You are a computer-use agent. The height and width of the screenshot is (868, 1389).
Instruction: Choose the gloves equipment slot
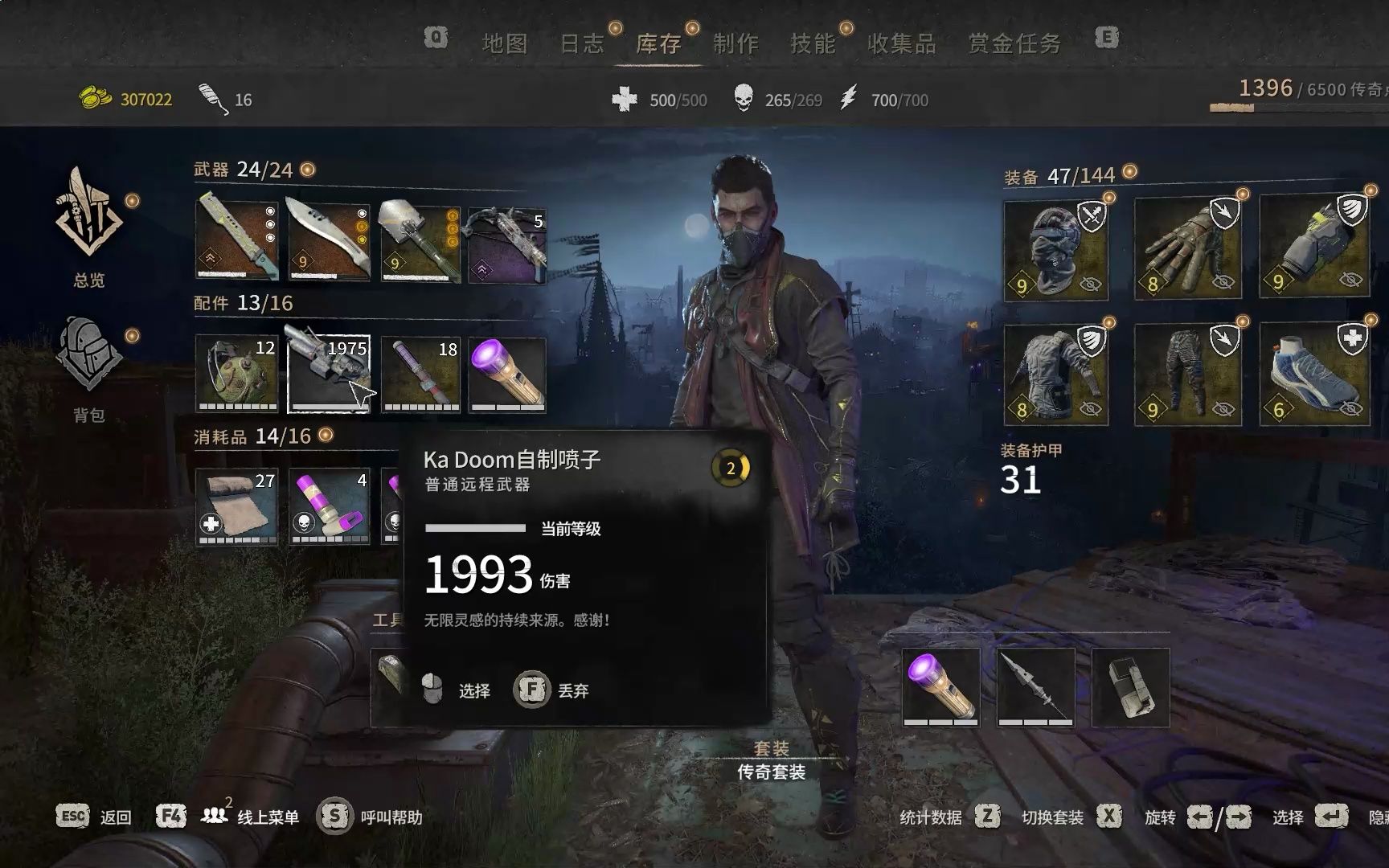tap(1186, 250)
